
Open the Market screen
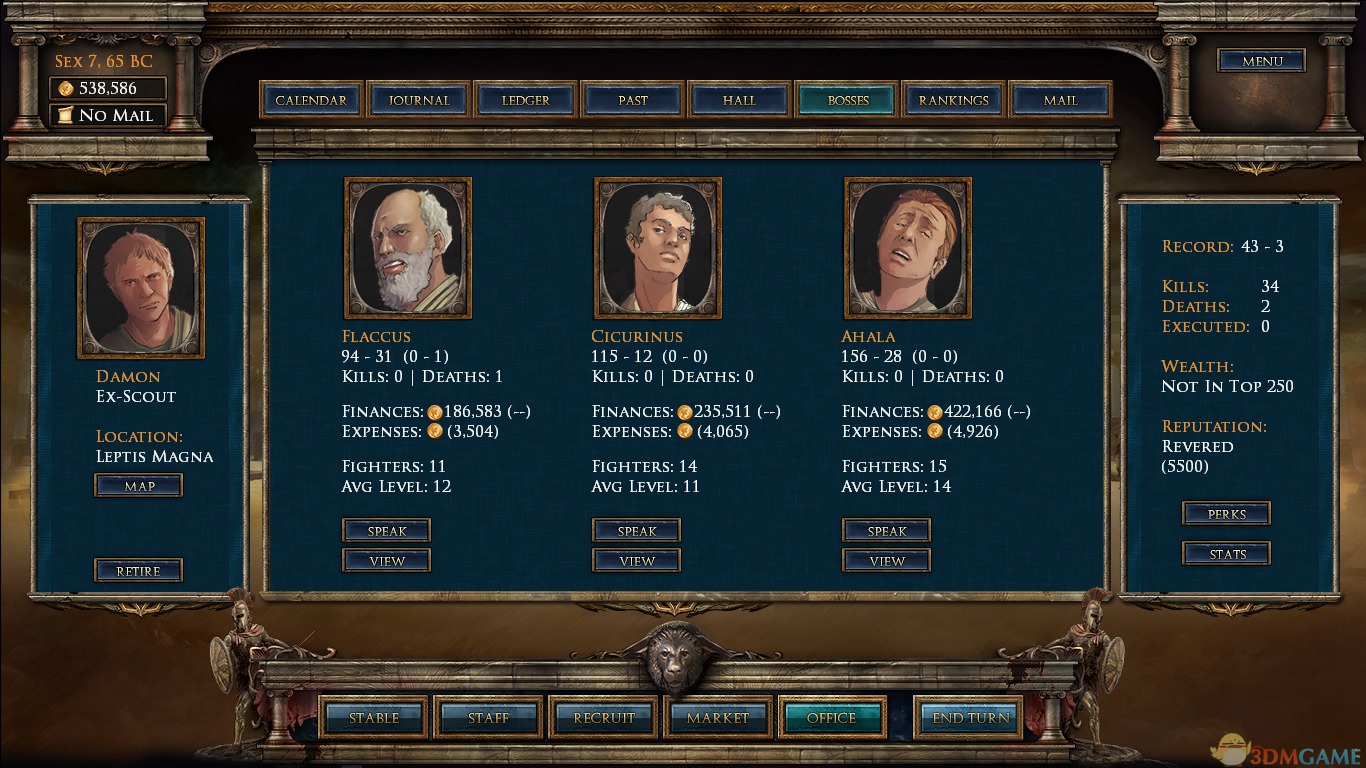pos(718,717)
